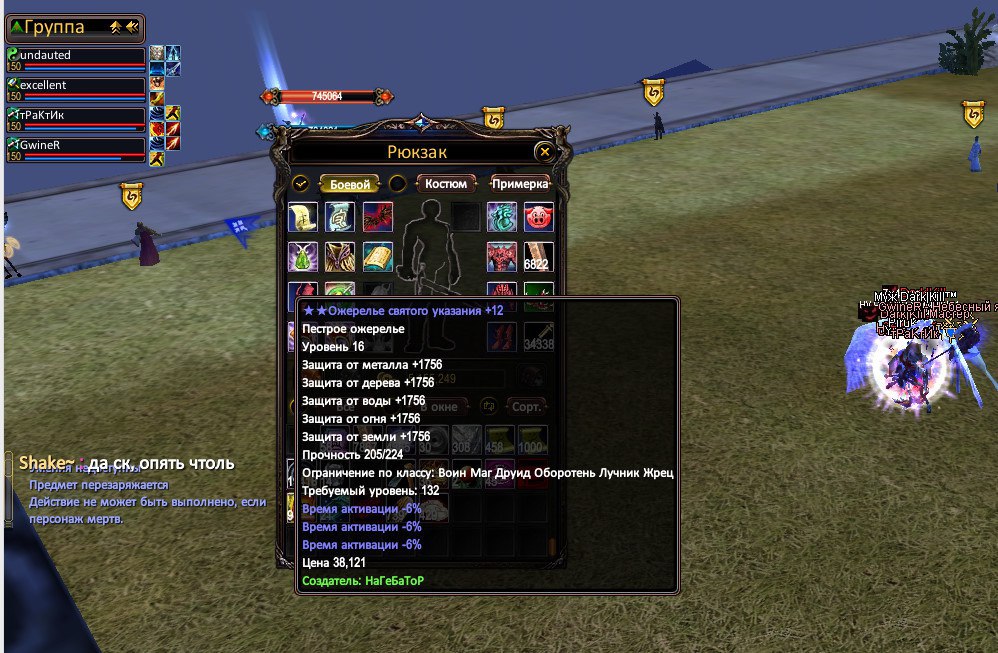This screenshot has width=998, height=653.
Task: Select the red demon armor slot
Action: (x=501, y=257)
